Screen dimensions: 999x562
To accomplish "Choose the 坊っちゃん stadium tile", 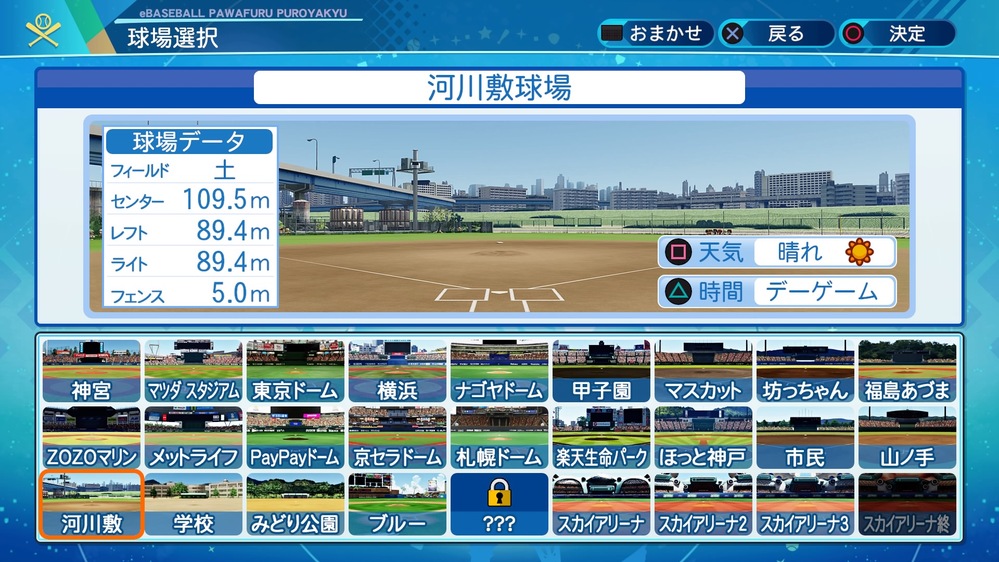I will 805,371.
